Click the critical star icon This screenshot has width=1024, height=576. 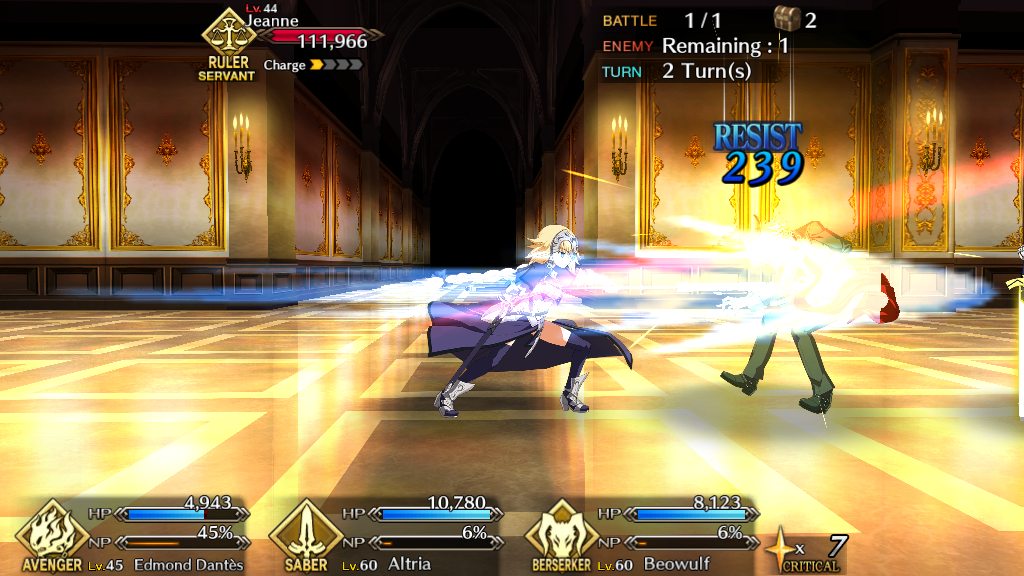point(781,547)
